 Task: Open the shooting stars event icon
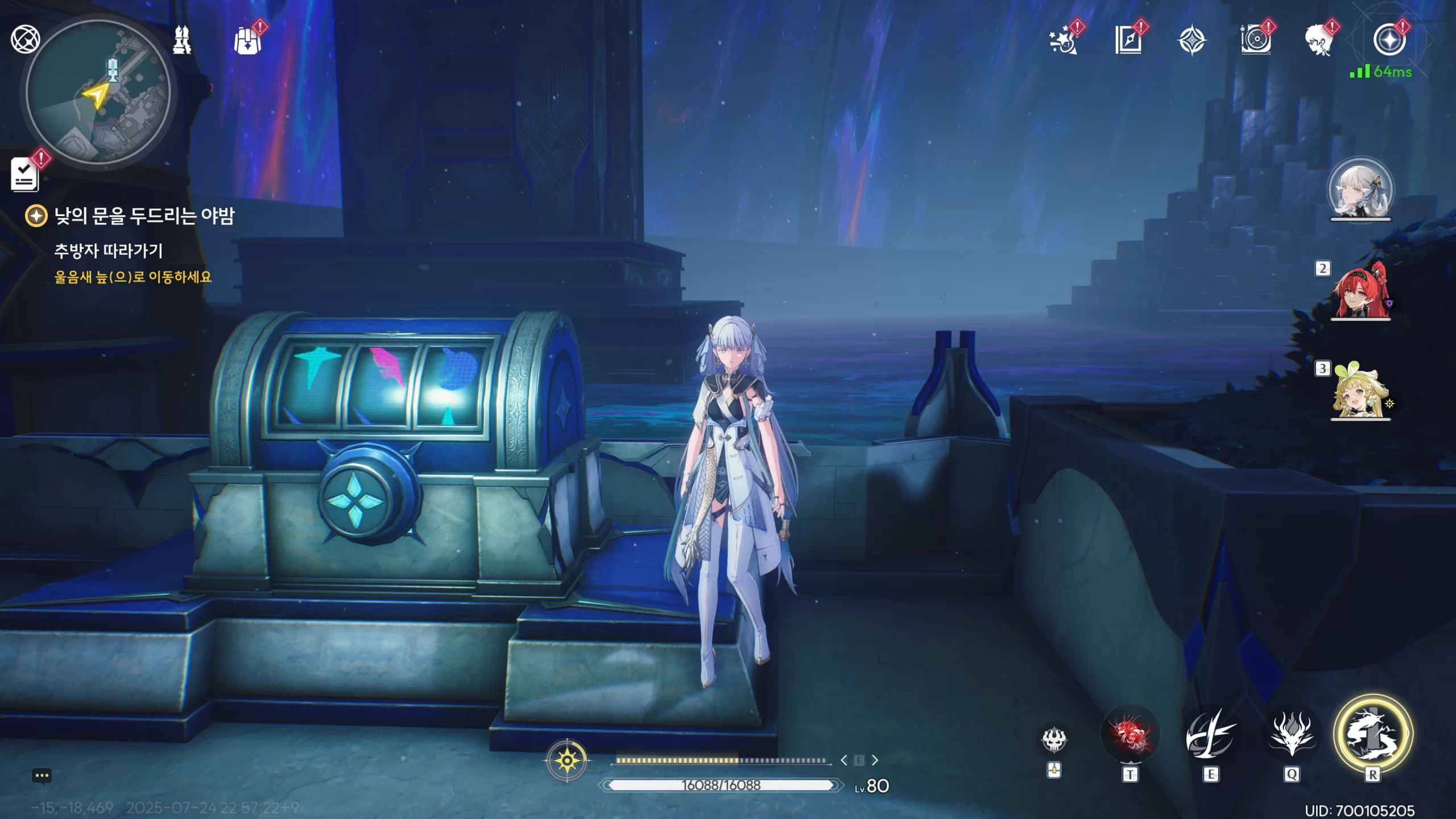(x=1064, y=40)
